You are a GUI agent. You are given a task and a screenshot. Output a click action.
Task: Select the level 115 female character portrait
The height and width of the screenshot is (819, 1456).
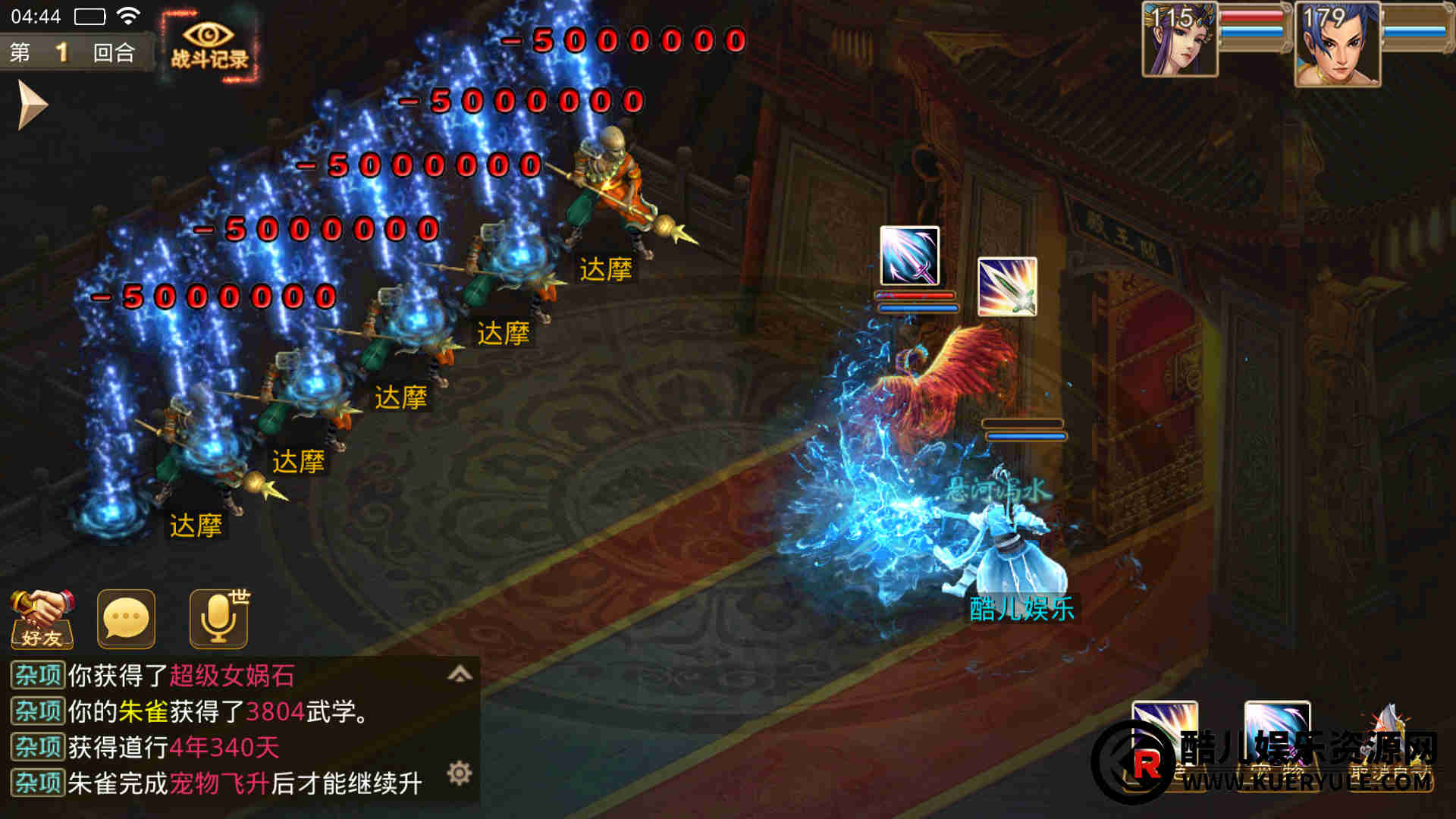click(1179, 39)
